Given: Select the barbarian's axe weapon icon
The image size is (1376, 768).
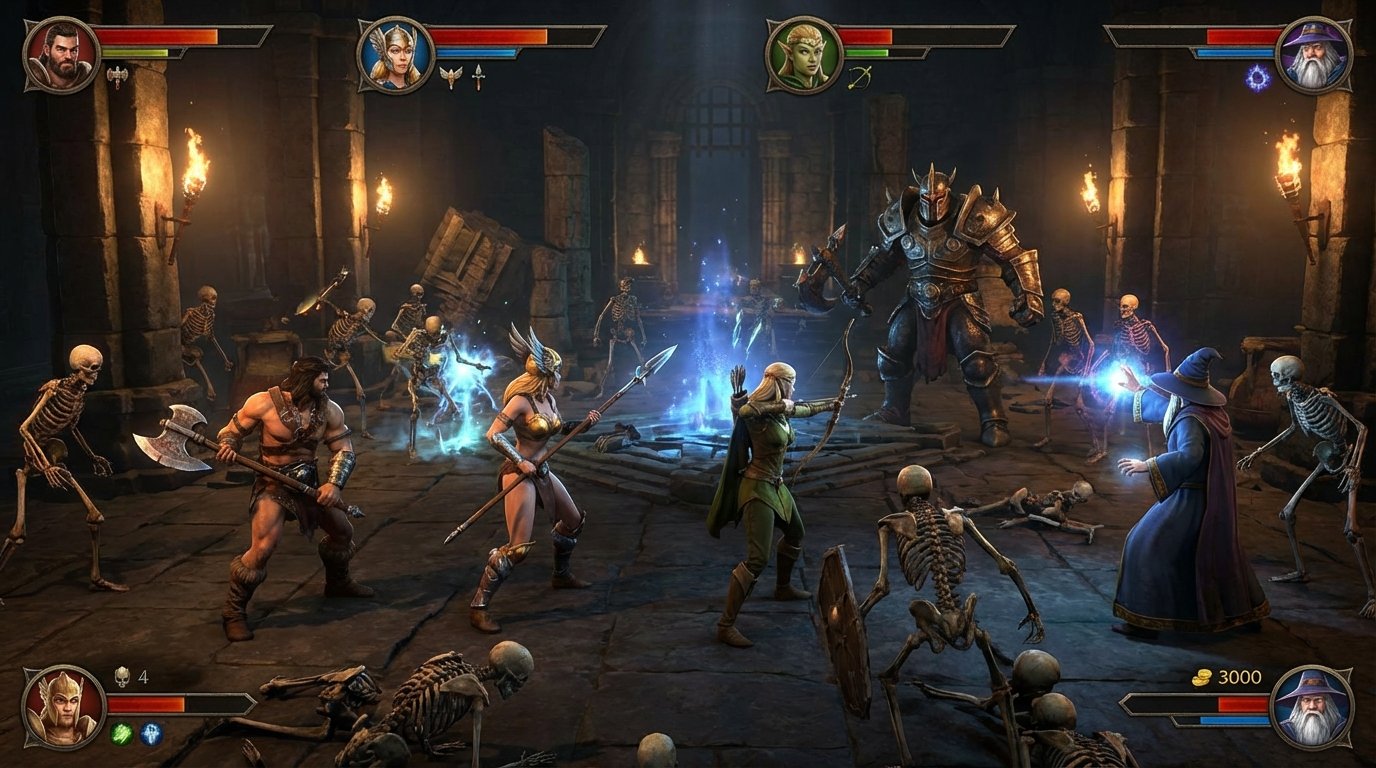Looking at the screenshot, I should click(x=116, y=76).
